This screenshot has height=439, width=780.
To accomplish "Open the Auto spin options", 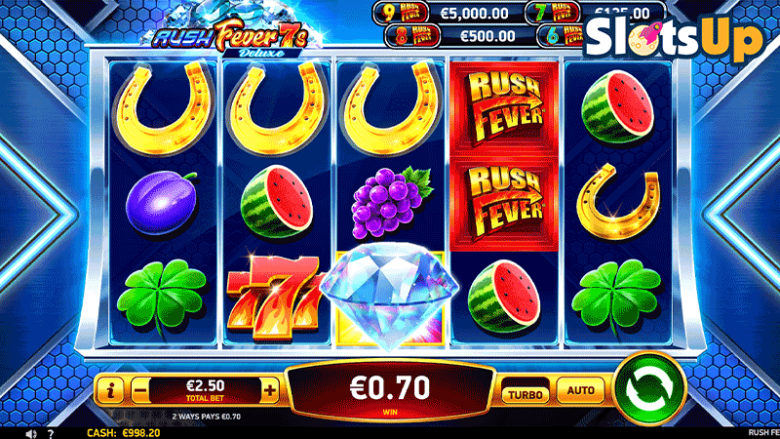I will 580,391.
